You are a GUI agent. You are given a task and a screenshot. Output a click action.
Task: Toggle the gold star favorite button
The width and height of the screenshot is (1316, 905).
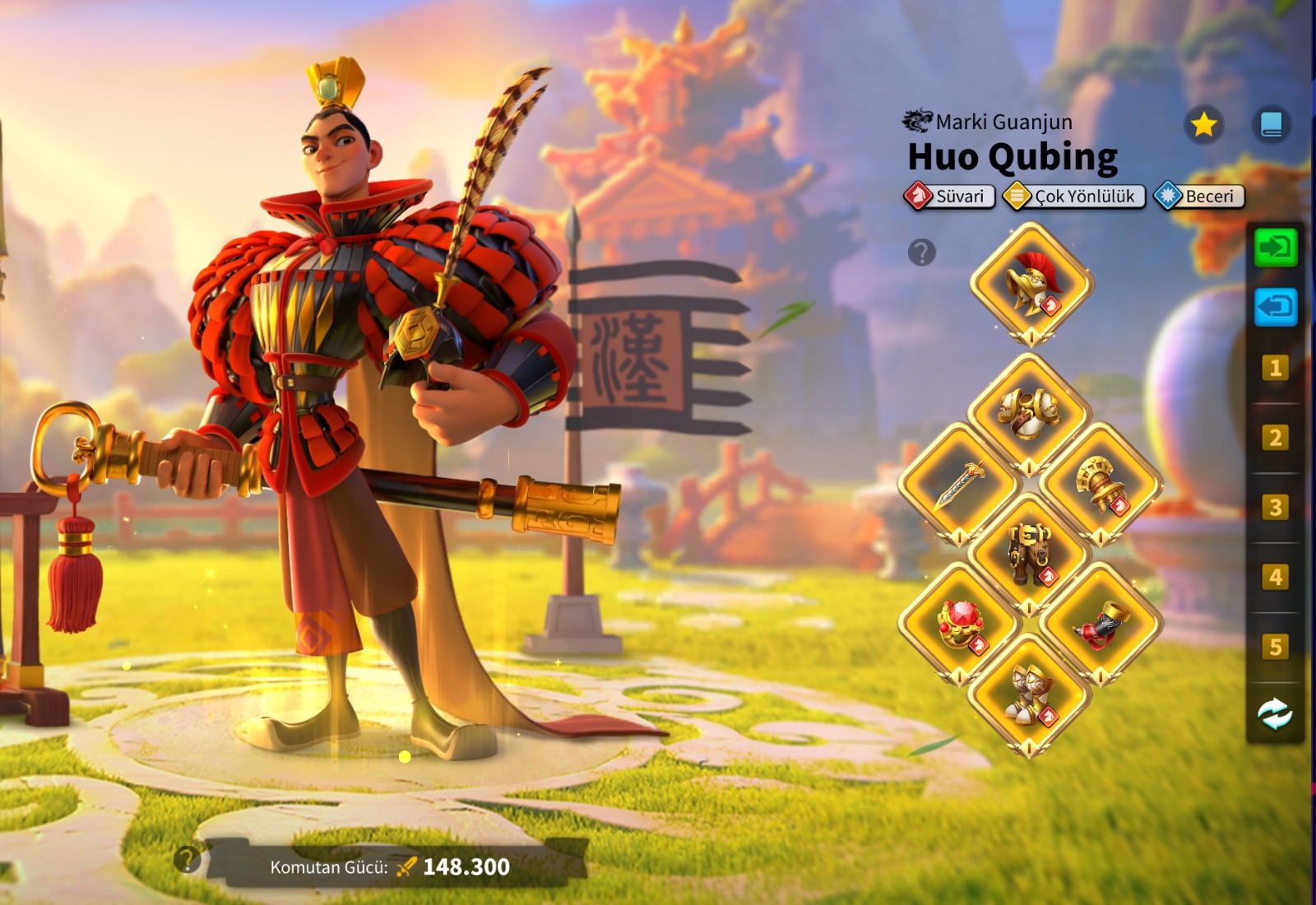pyautogui.click(x=1203, y=125)
